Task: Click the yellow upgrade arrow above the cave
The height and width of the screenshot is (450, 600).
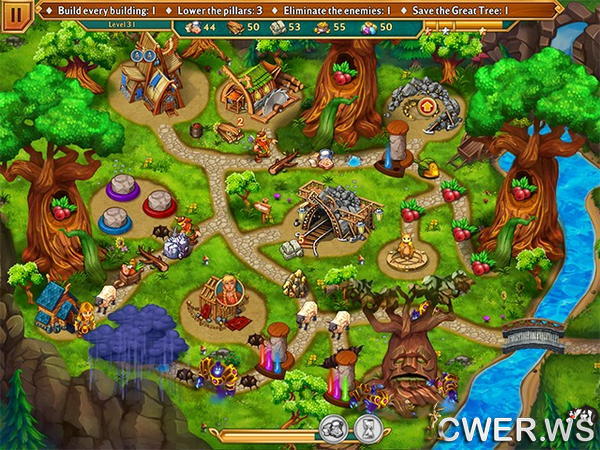Action: coord(427,104)
